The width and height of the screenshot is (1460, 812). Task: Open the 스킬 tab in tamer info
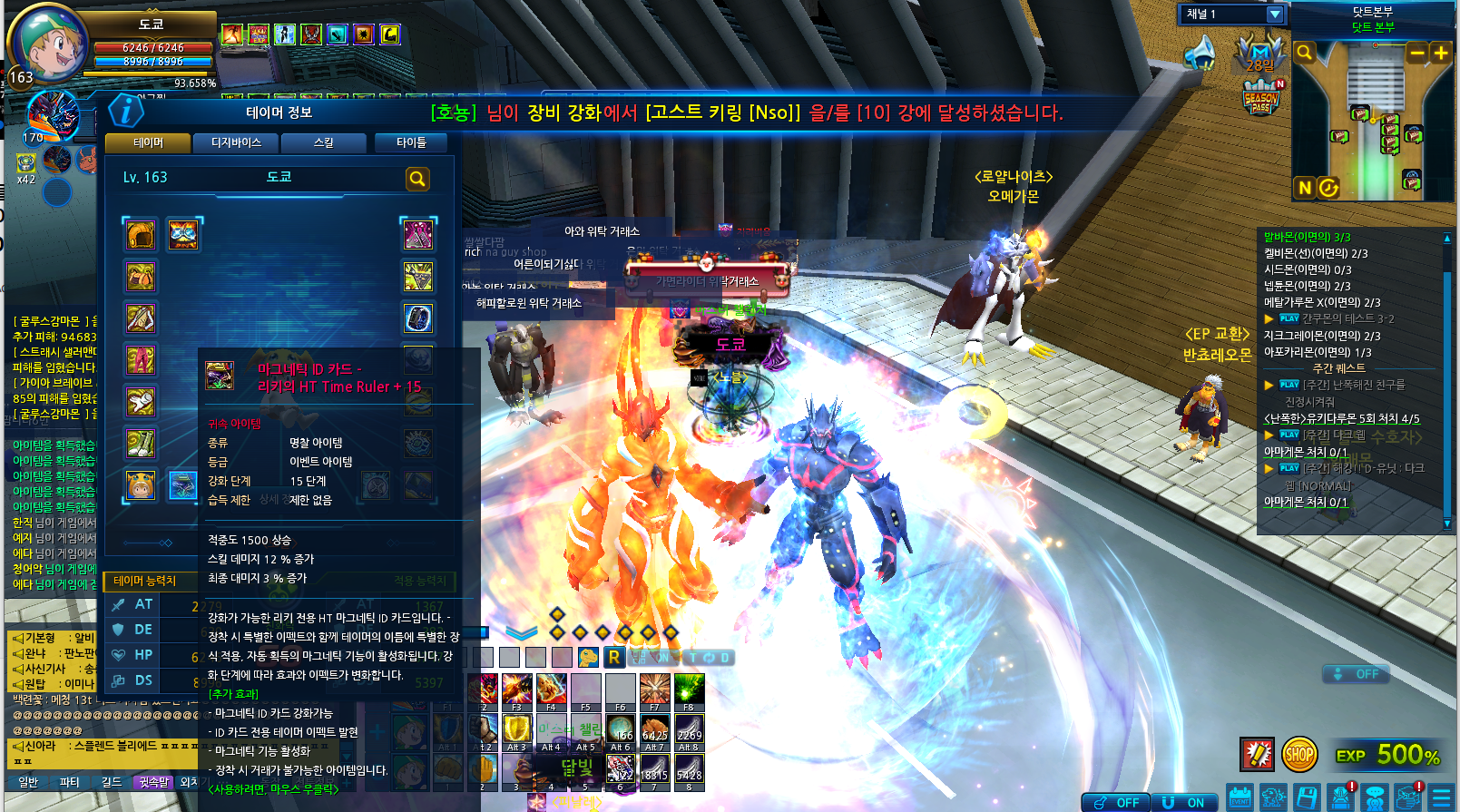[x=324, y=143]
